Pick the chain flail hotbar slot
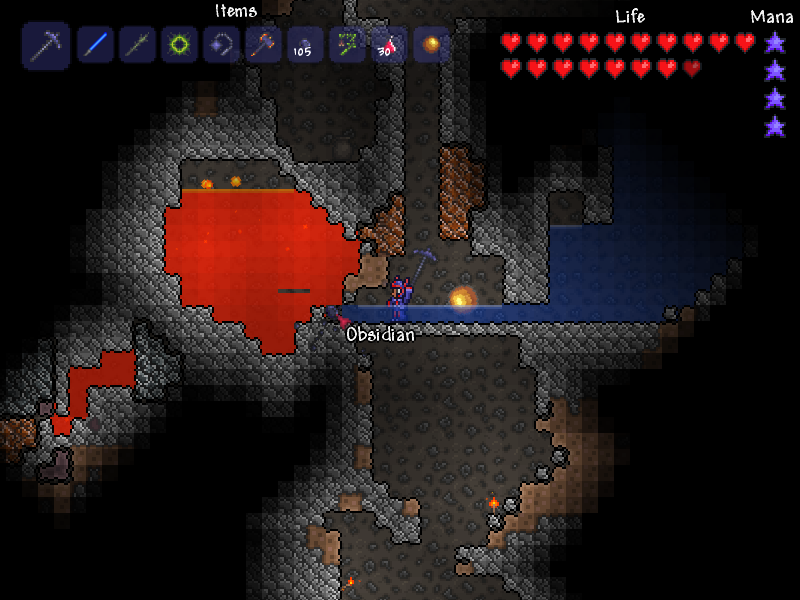This screenshot has width=800, height=600. coord(222,45)
